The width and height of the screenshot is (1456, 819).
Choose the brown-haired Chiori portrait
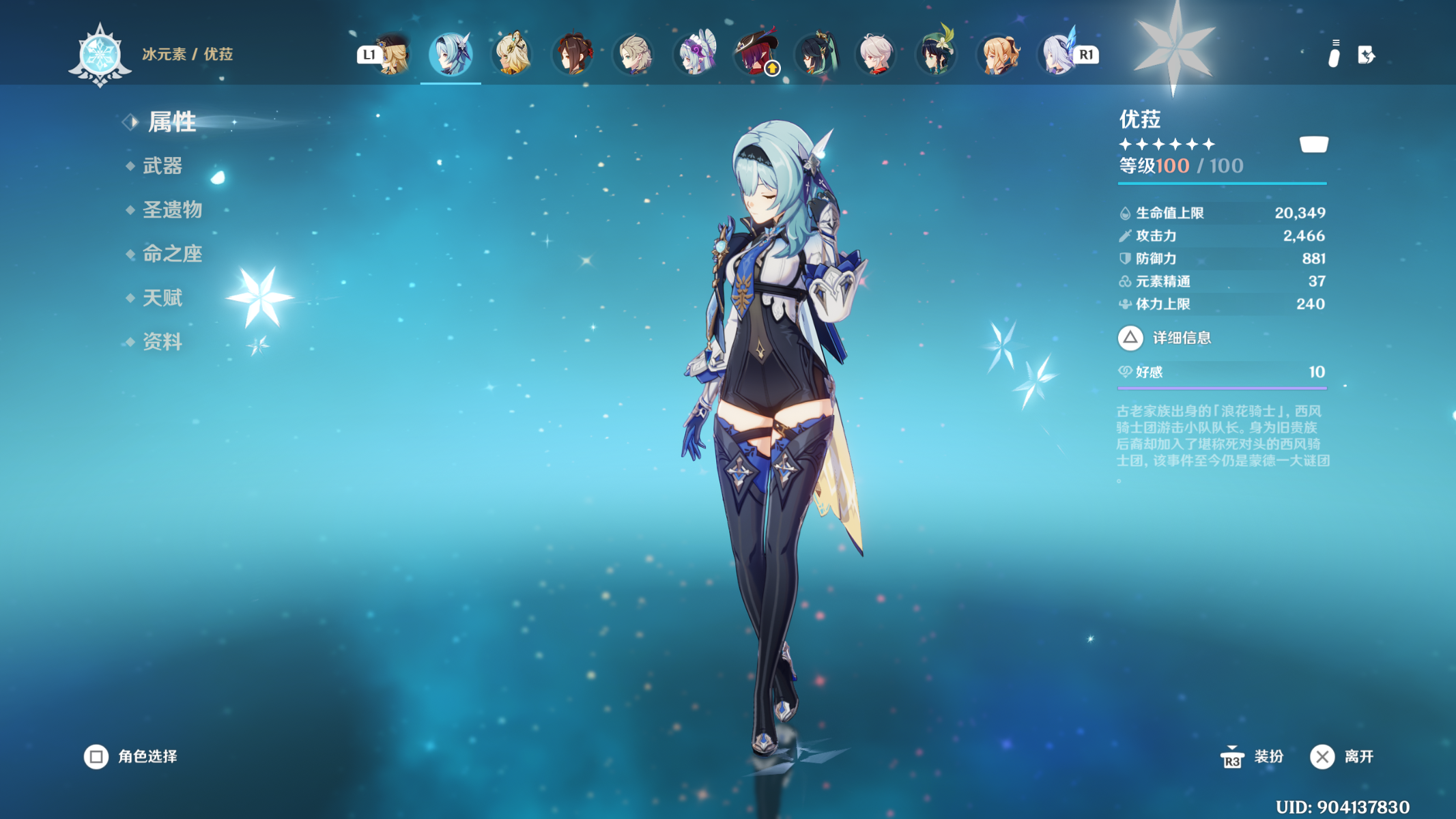click(573, 54)
